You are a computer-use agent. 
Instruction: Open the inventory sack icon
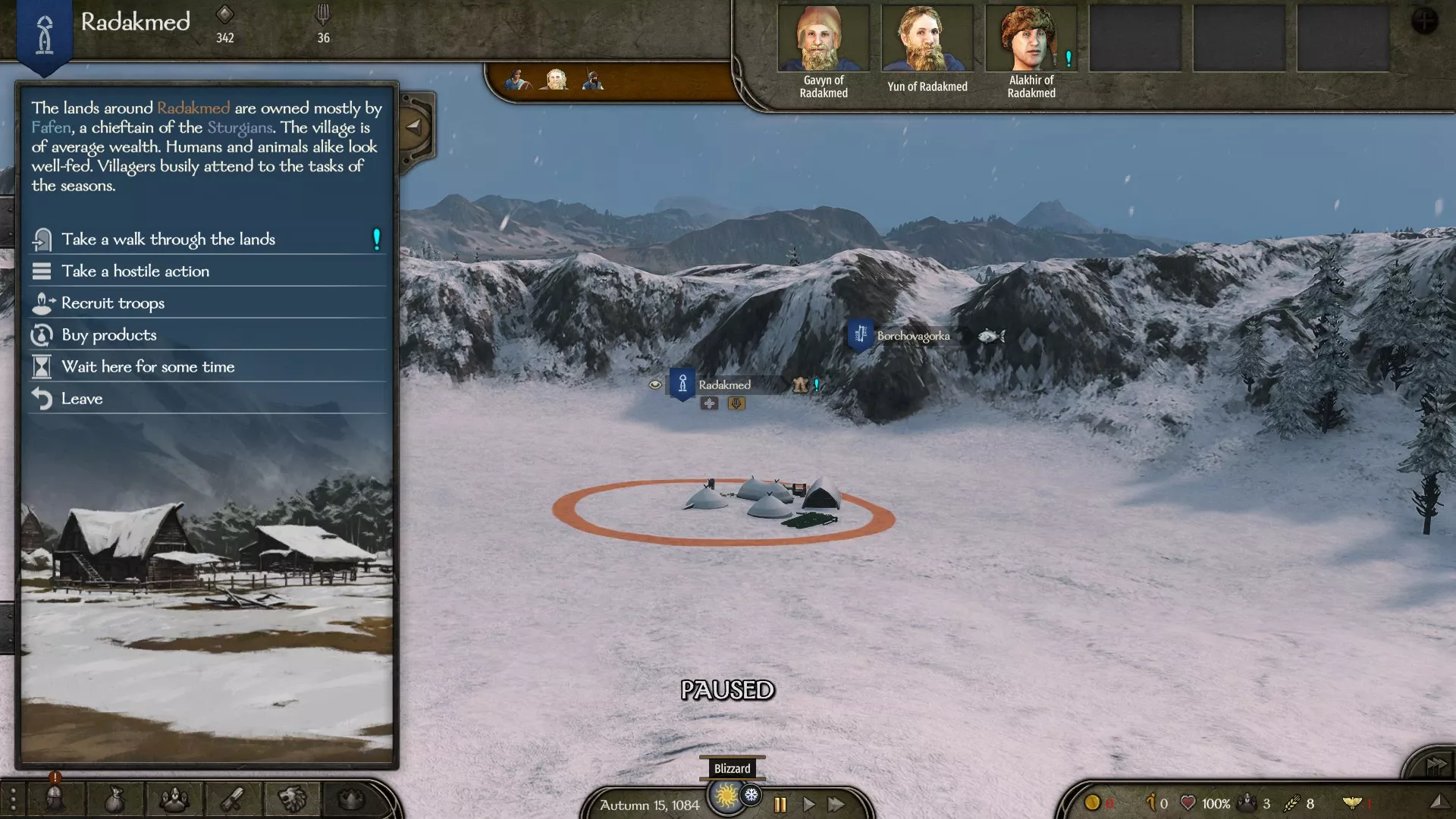114,799
